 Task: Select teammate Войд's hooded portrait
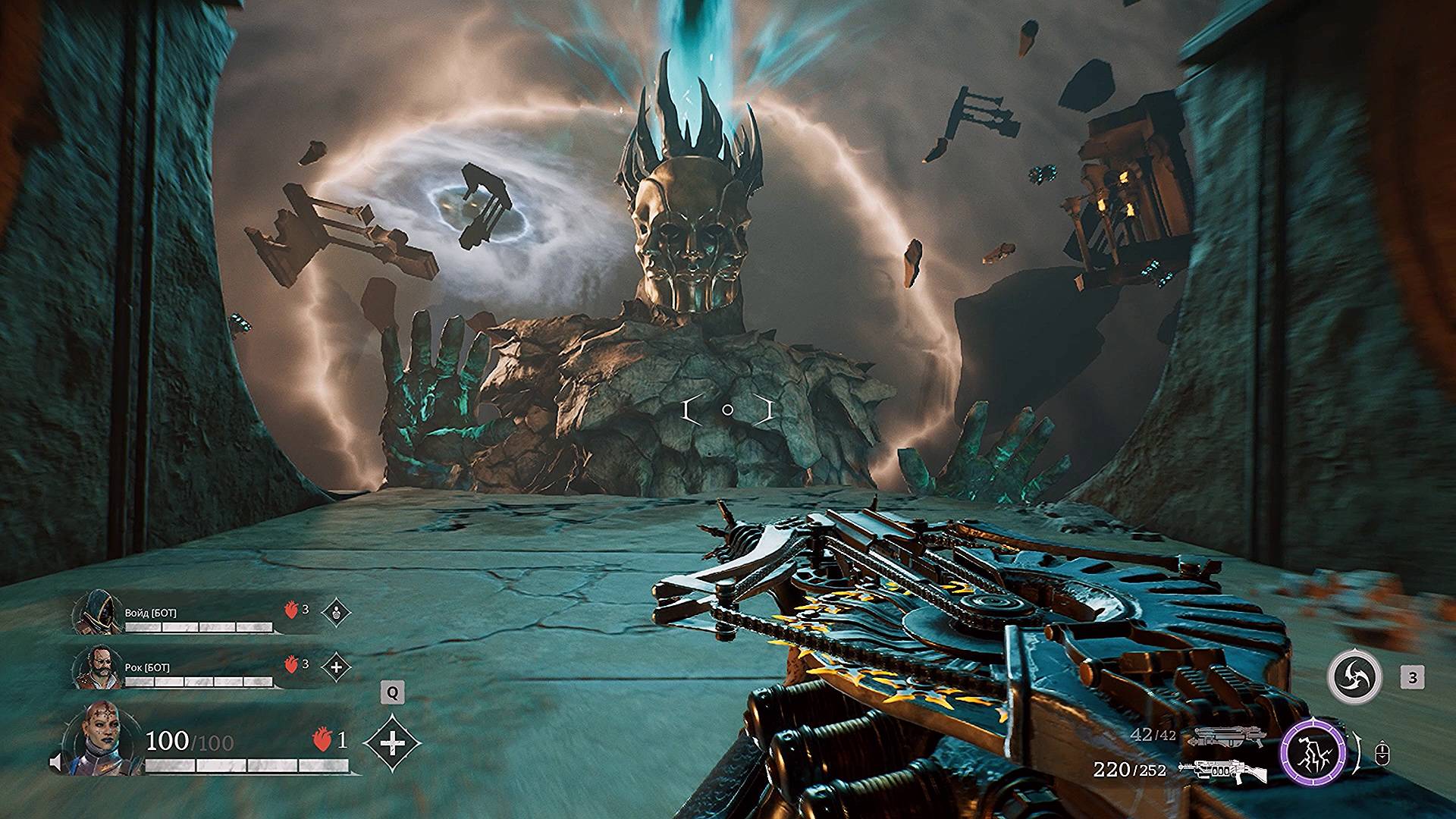98,613
